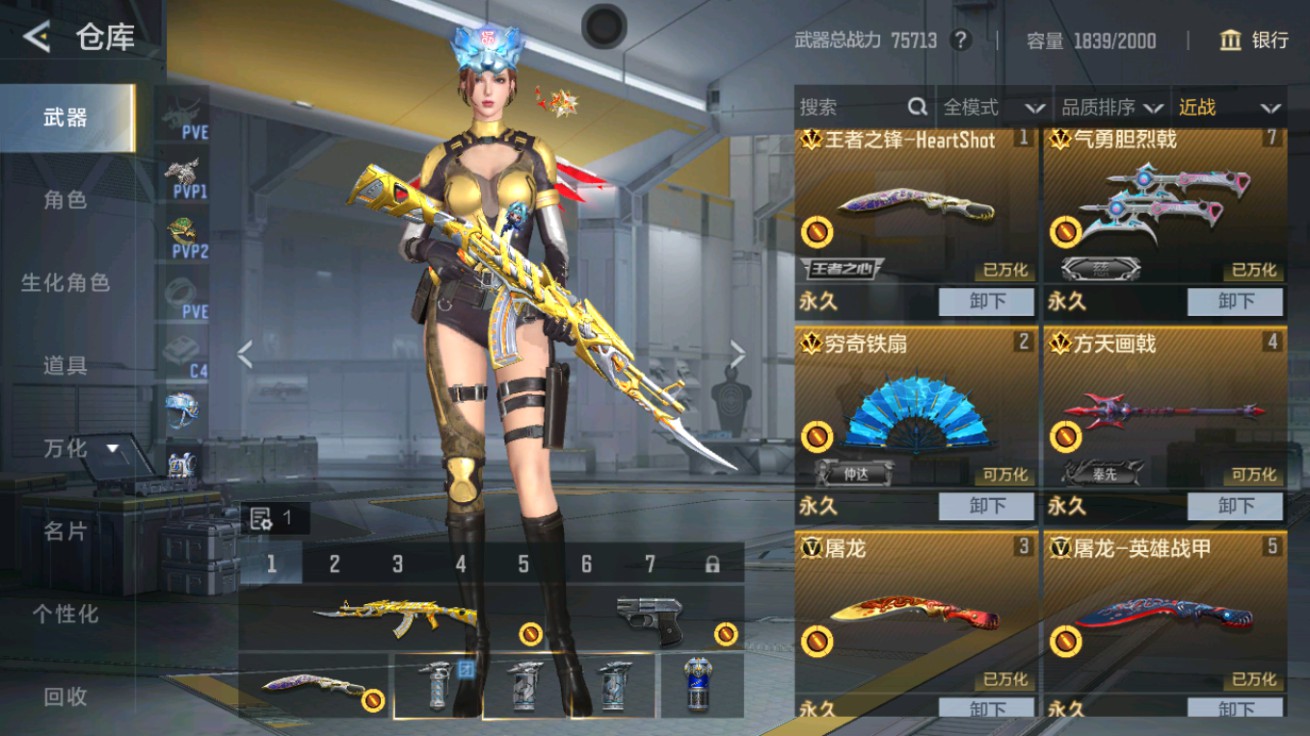Switch to the 万化 sidebar tab
This screenshot has width=1310, height=736.
[x=63, y=450]
